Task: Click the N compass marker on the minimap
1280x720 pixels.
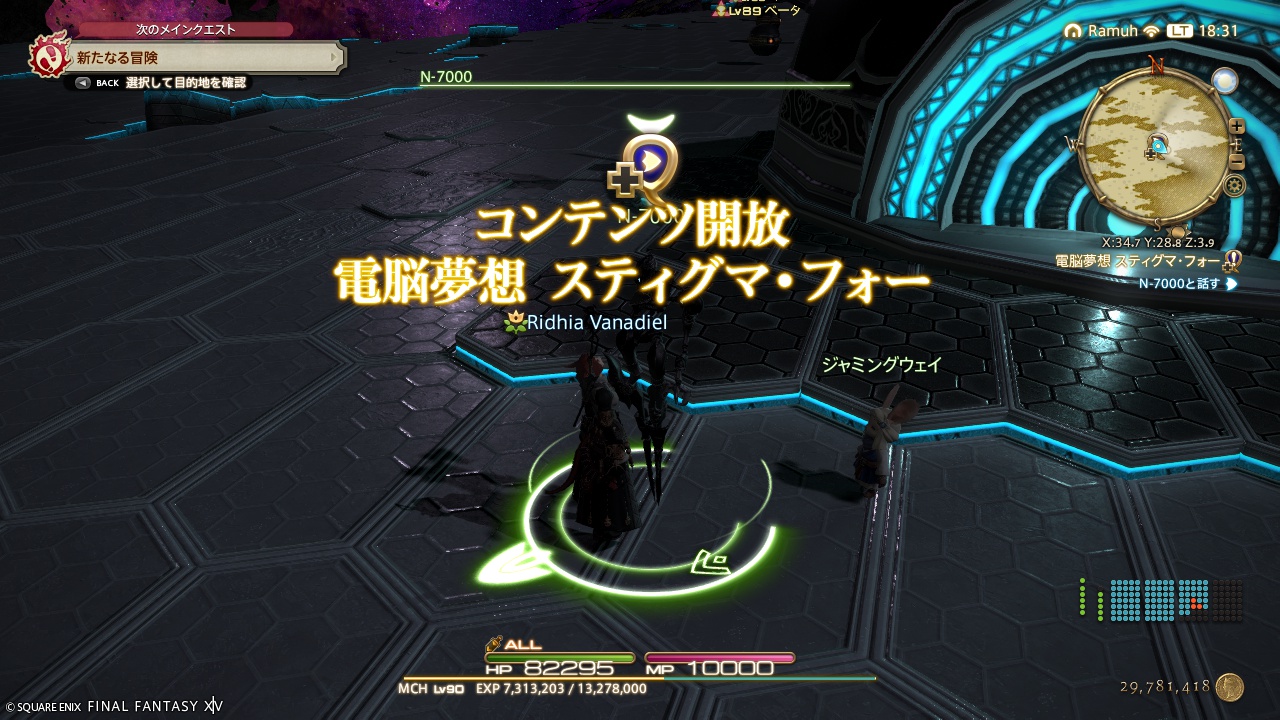Action: click(x=1156, y=65)
